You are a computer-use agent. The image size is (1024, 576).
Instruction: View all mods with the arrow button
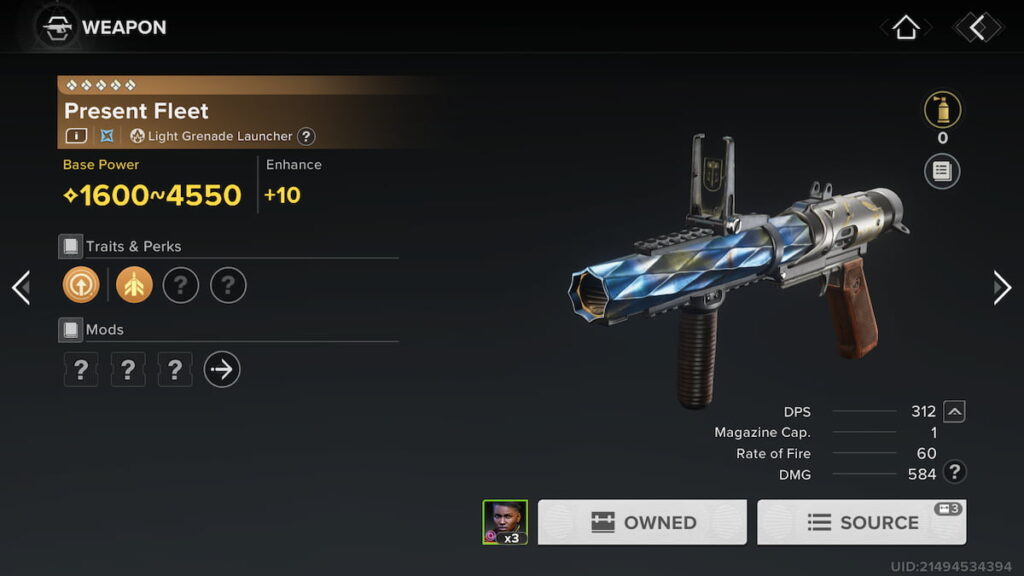(222, 370)
